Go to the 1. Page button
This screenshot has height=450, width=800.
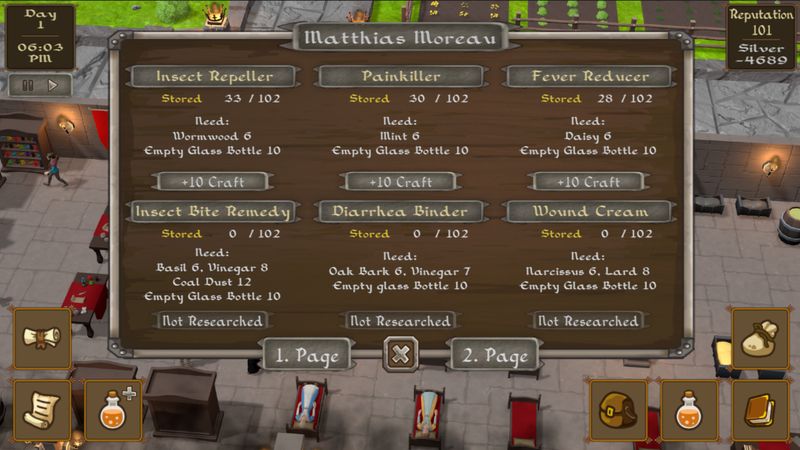tap(307, 355)
